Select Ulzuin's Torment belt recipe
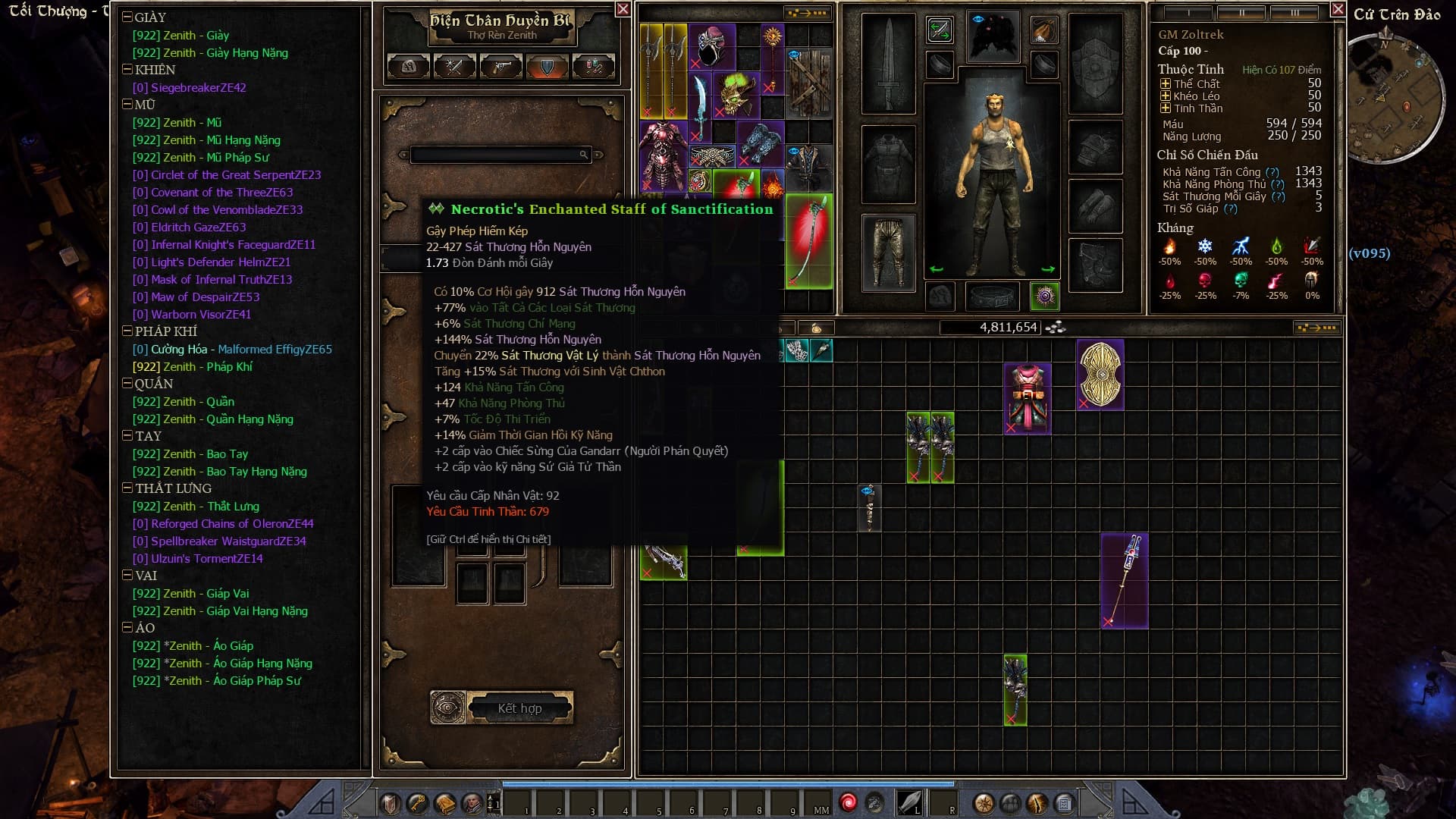Screen dimensions: 1456x819 [x=197, y=559]
